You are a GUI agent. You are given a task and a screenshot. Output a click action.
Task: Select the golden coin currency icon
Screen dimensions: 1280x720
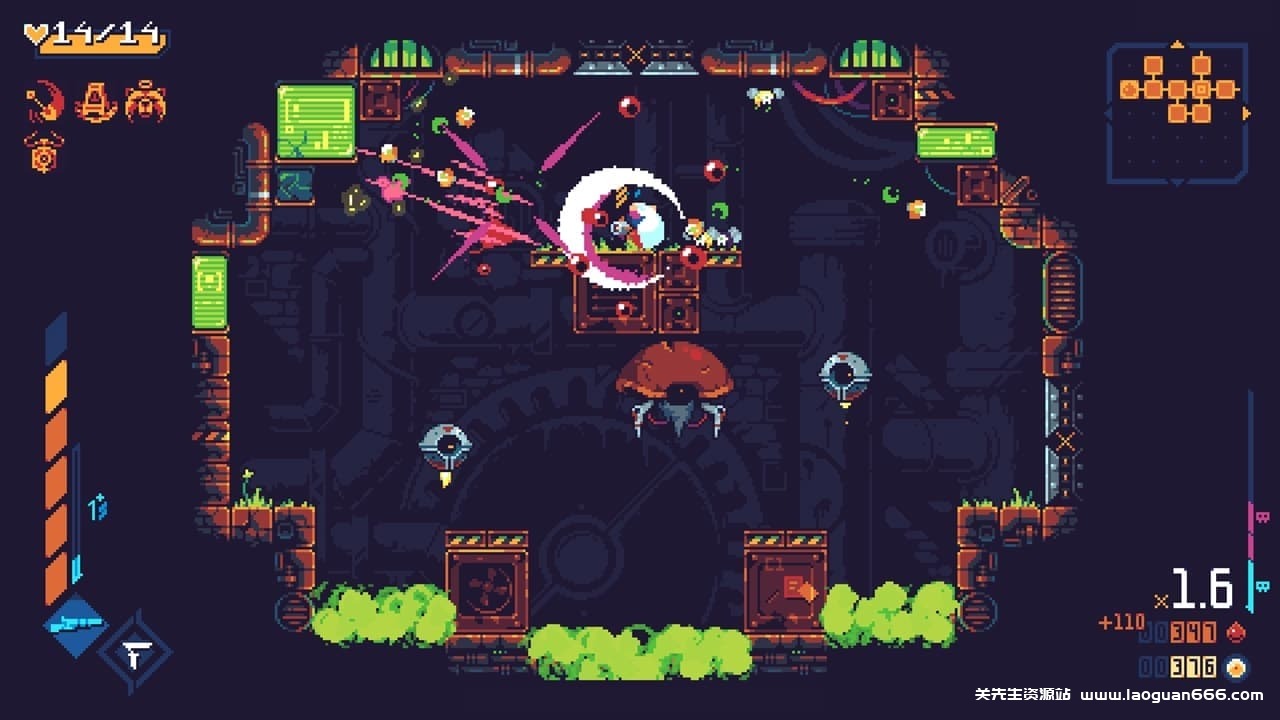coord(1237,666)
